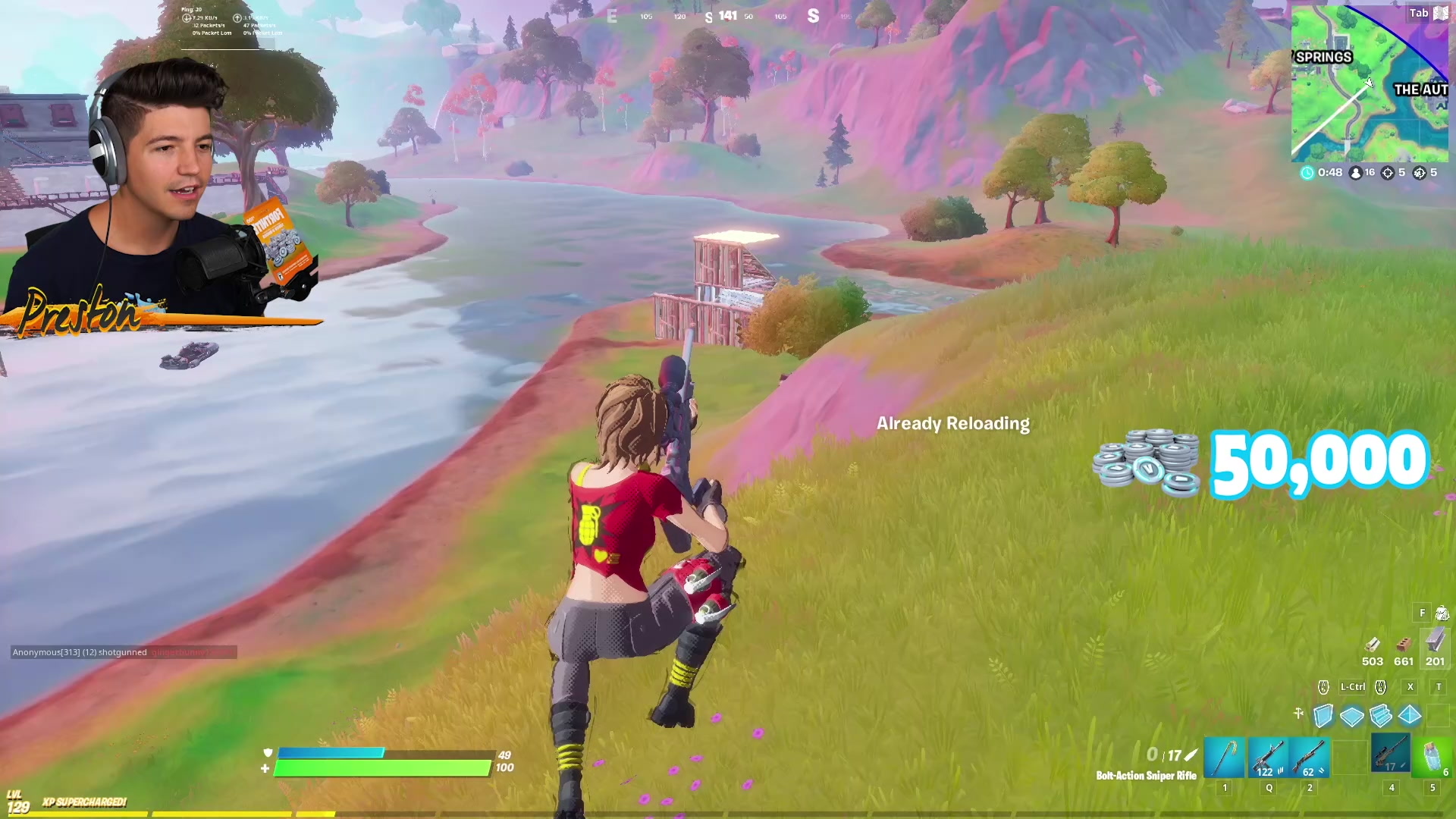The image size is (1456, 819).
Task: Open the minimap
Action: 1370,83
